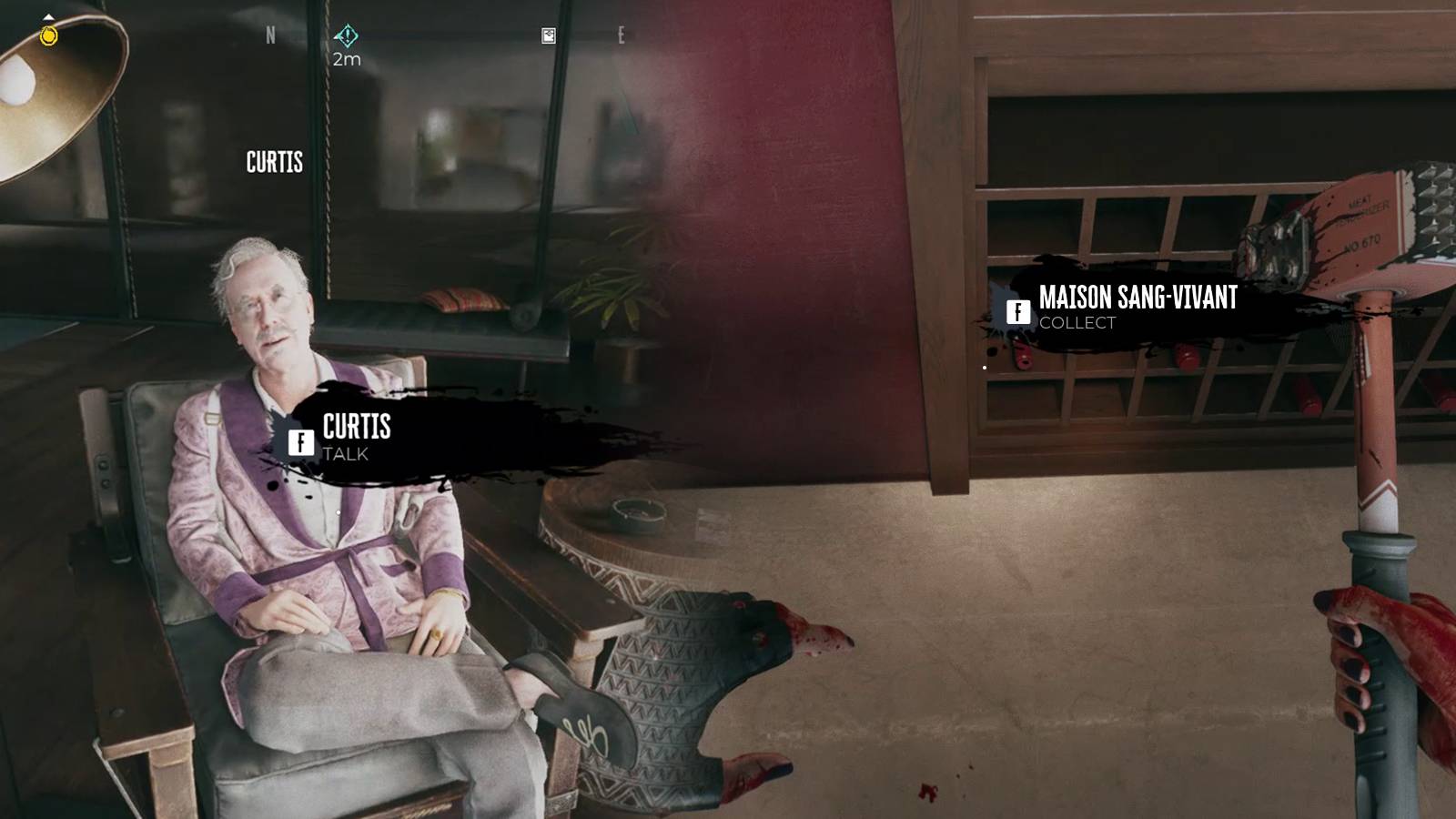This screenshot has width=1456, height=819.
Task: Click the exclamation mark inside the waypoint marker
Action: click(x=348, y=34)
